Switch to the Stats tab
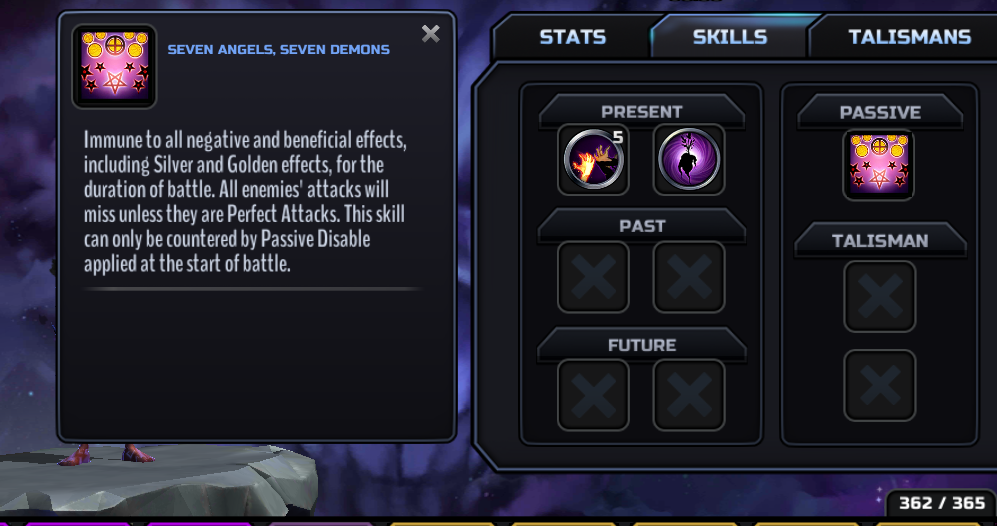 click(572, 37)
